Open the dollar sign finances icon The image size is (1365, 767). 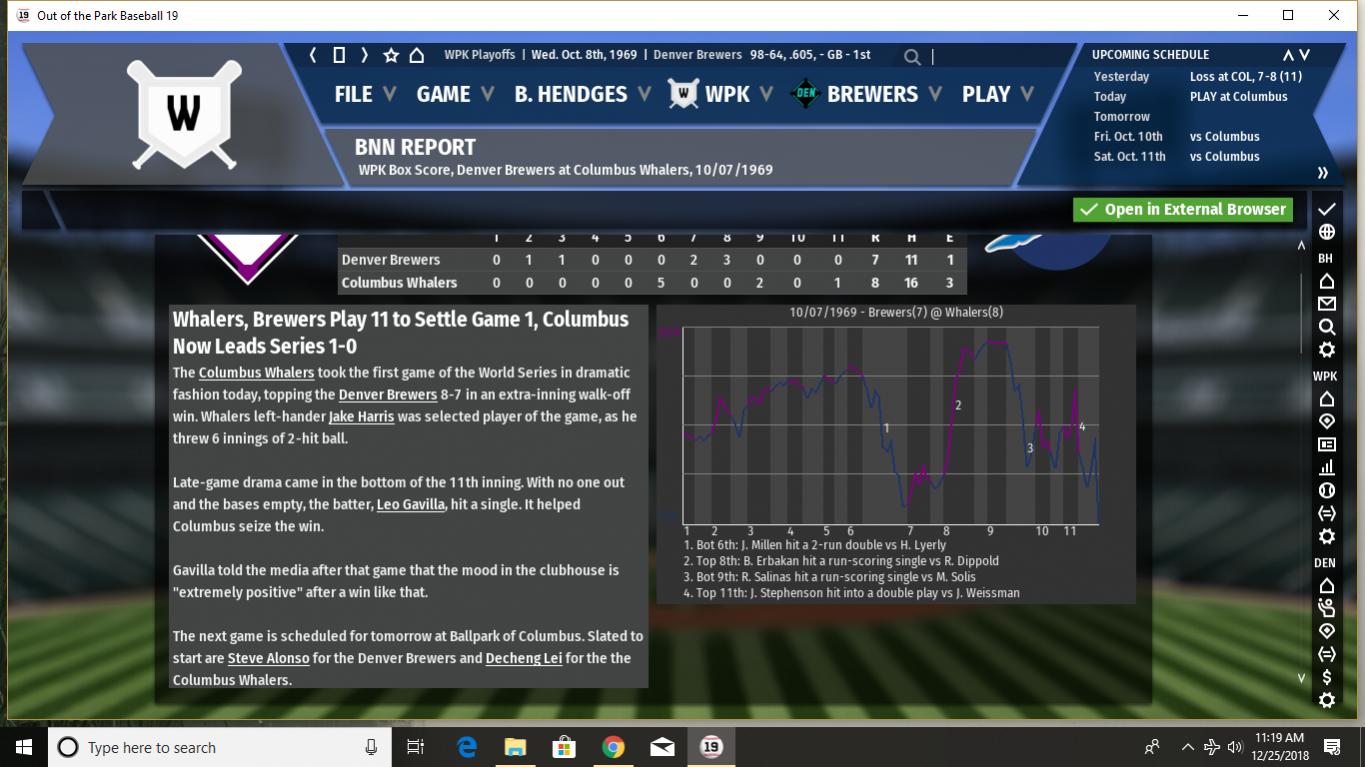pyautogui.click(x=1327, y=678)
